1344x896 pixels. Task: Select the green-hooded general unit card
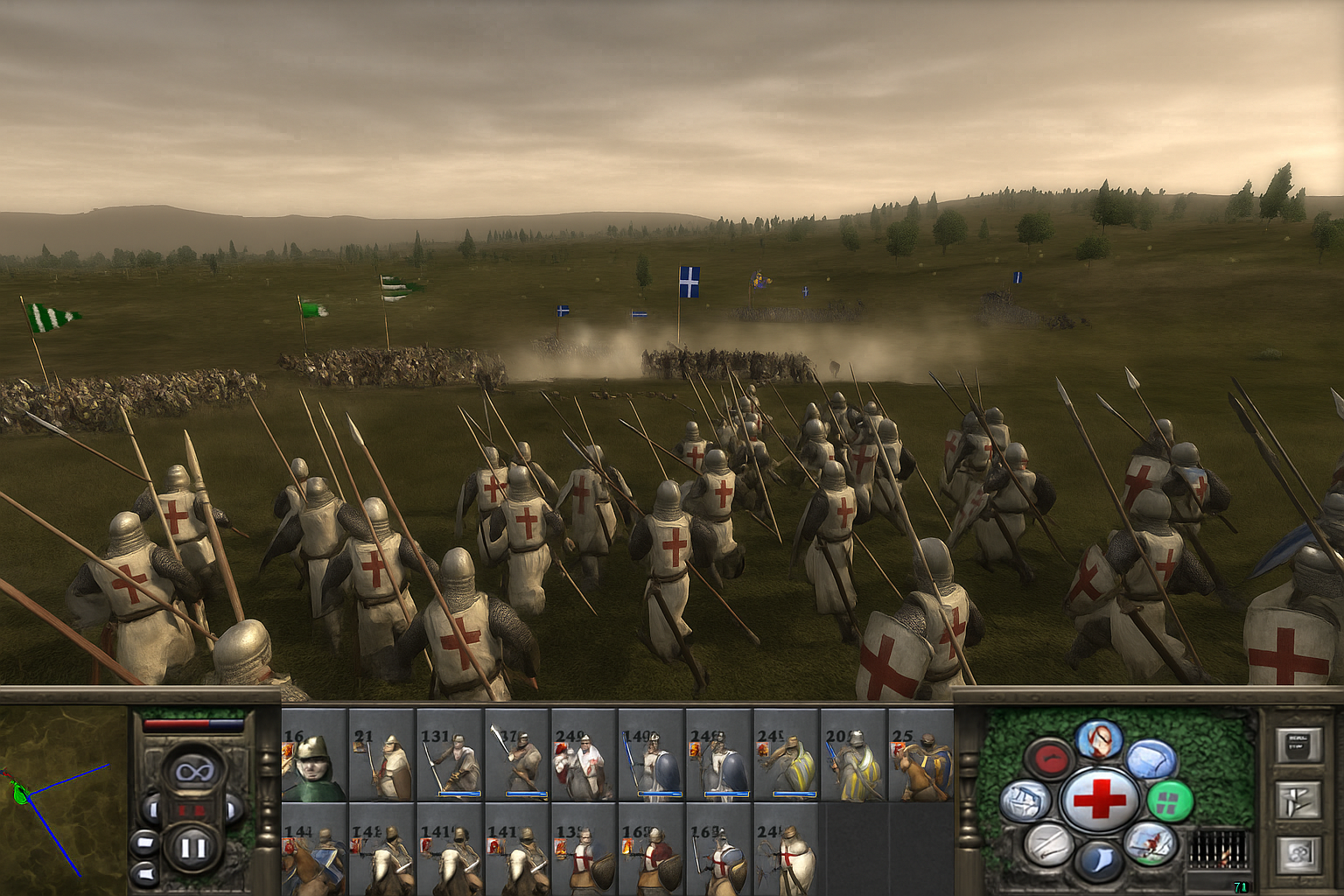pyautogui.click(x=314, y=756)
